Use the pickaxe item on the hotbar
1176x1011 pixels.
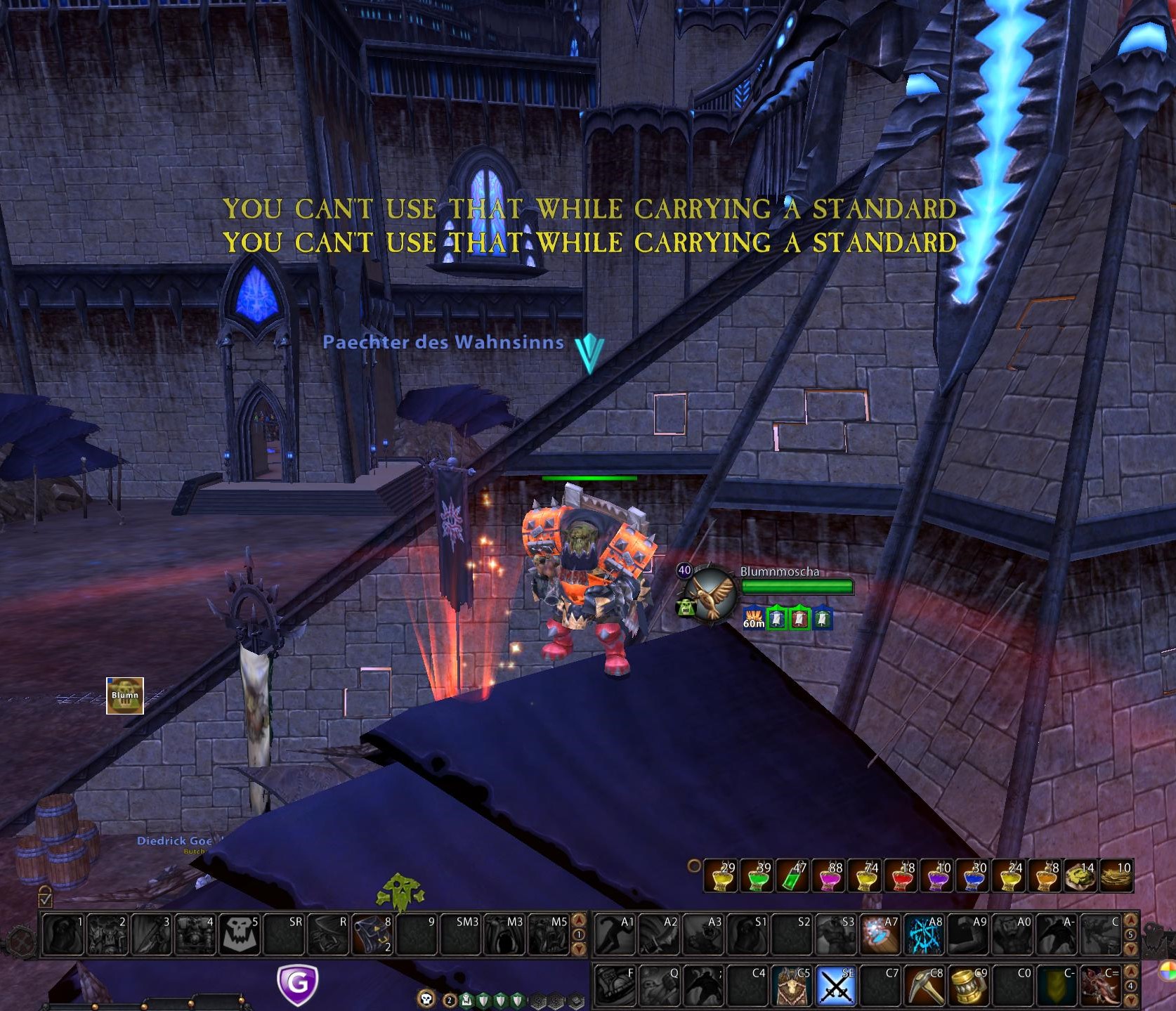coord(923,985)
